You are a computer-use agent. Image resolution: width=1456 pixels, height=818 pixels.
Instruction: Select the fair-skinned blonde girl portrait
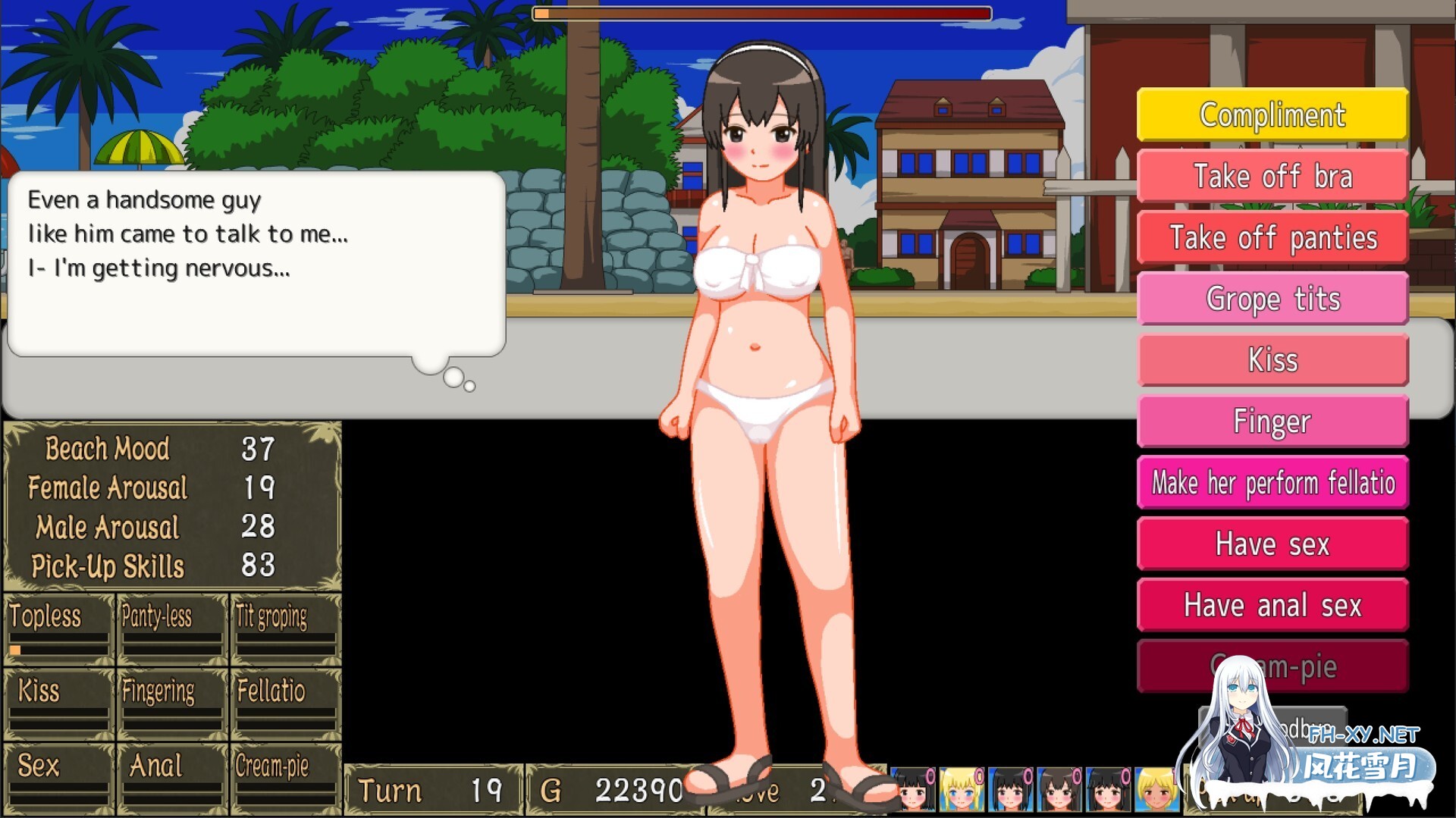[962, 790]
